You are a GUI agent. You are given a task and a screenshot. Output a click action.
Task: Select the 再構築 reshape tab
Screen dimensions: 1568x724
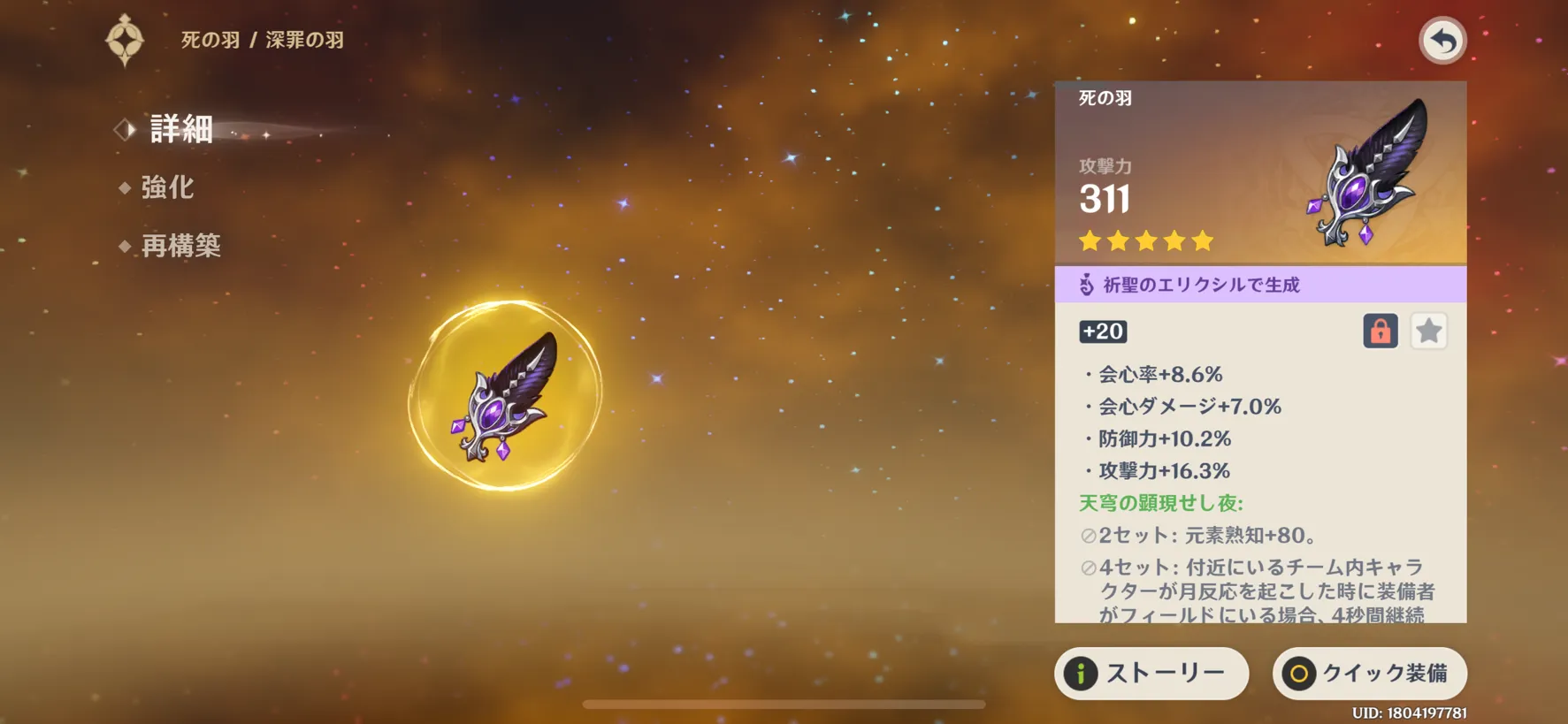(x=180, y=246)
